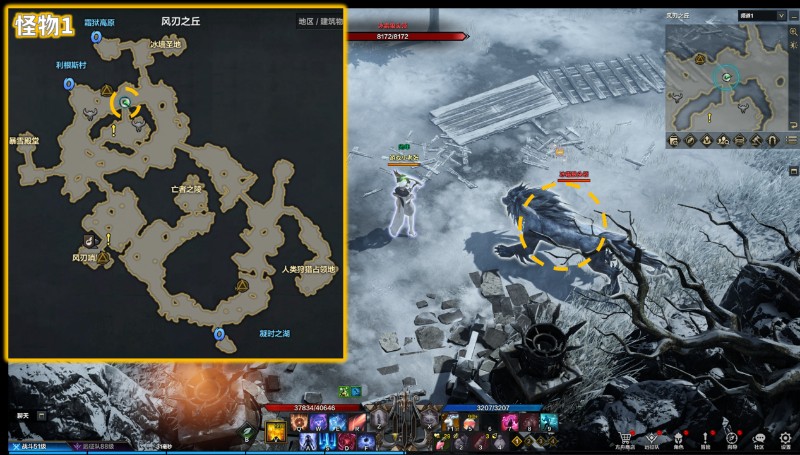Click the 凝时之湖 portal on the map
This screenshot has width=800, height=455.
click(x=219, y=334)
